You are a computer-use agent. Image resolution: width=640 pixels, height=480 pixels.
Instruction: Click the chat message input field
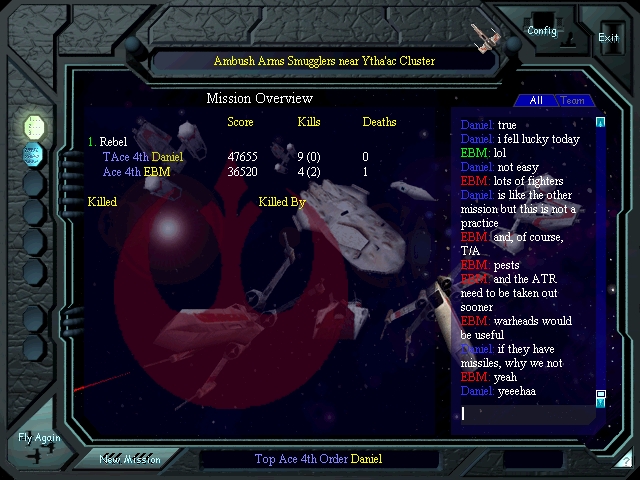[526, 413]
